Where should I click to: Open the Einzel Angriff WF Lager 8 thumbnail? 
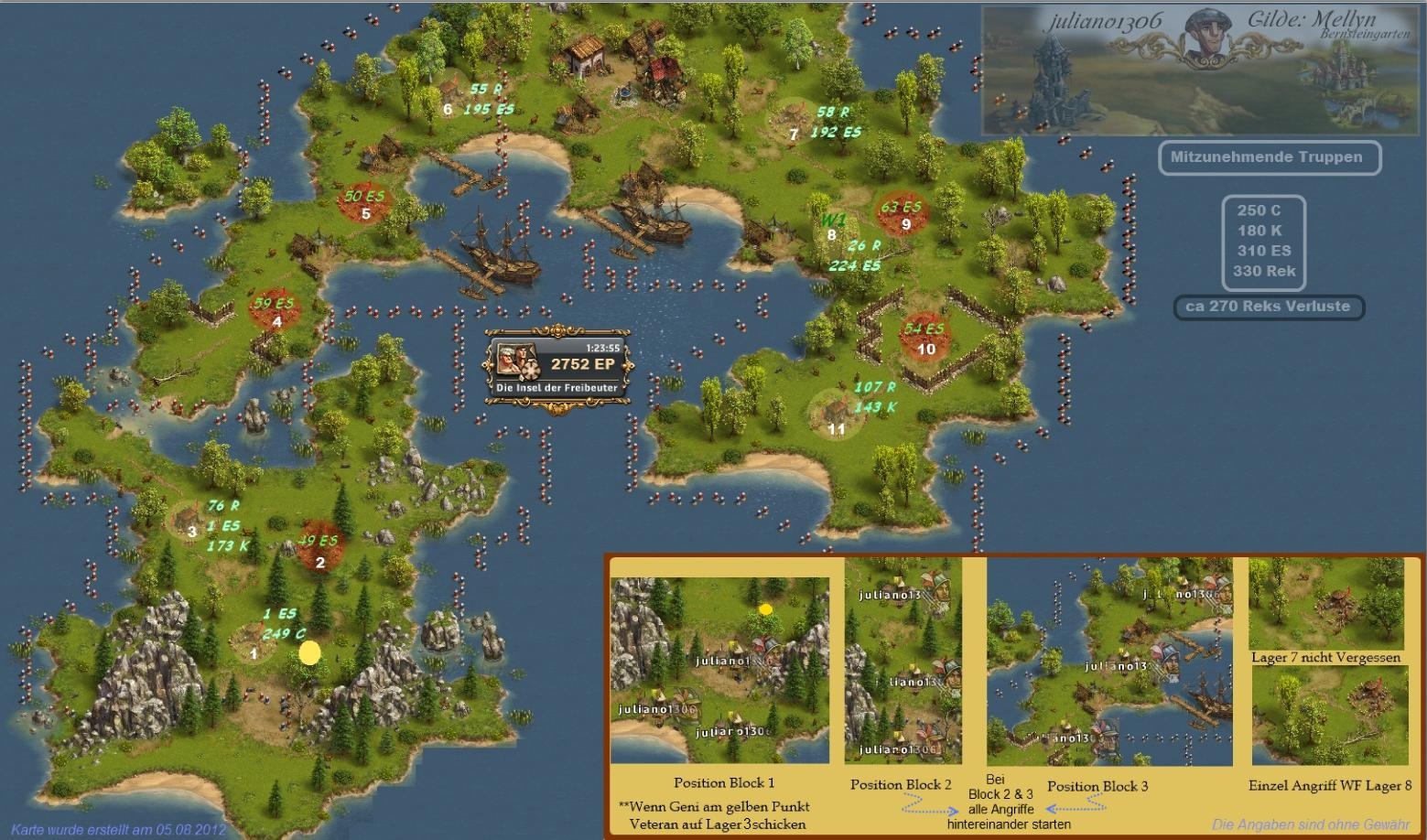[1329, 716]
